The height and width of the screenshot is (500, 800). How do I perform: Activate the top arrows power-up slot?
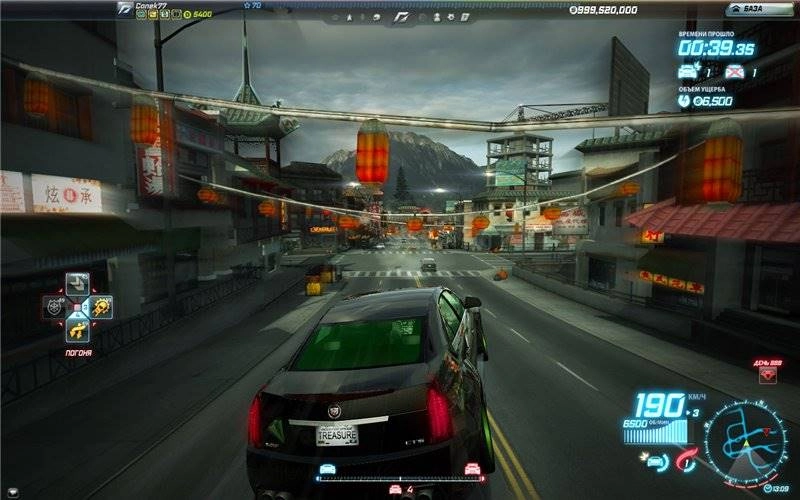tap(77, 283)
